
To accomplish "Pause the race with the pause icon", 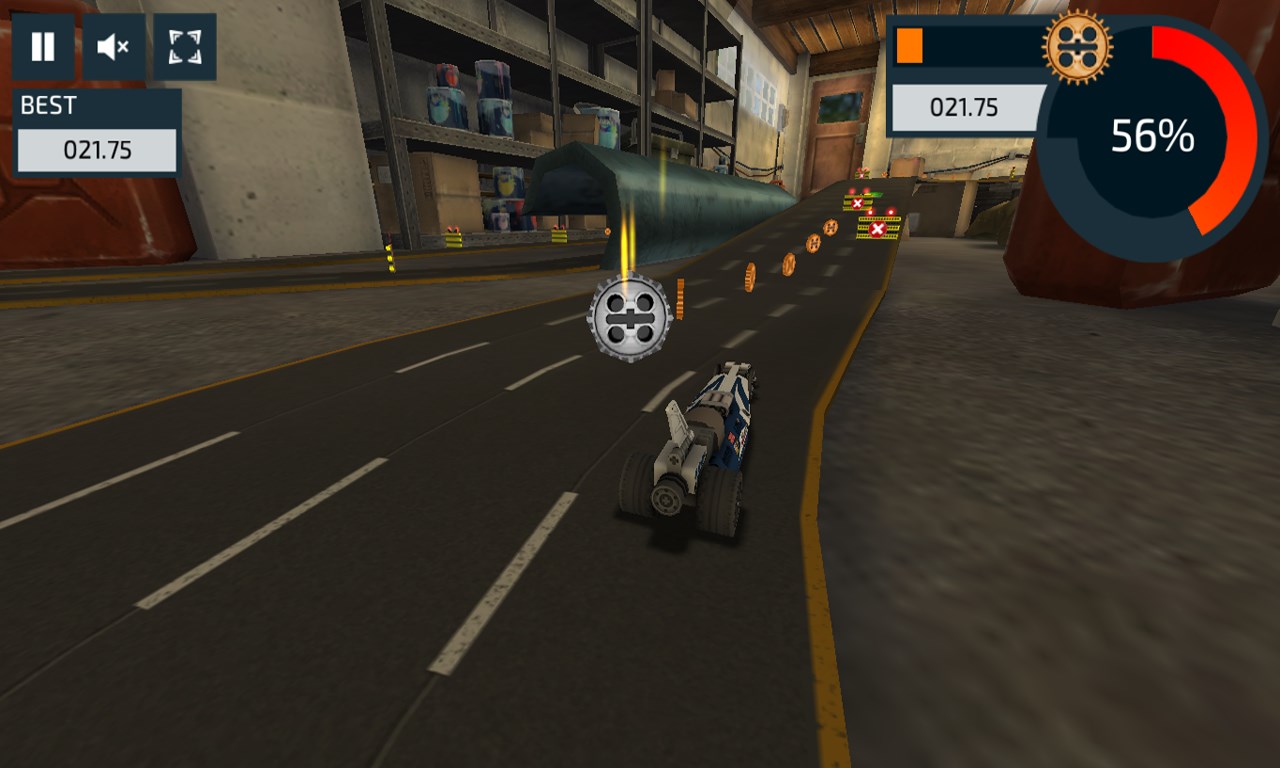I will (42, 44).
